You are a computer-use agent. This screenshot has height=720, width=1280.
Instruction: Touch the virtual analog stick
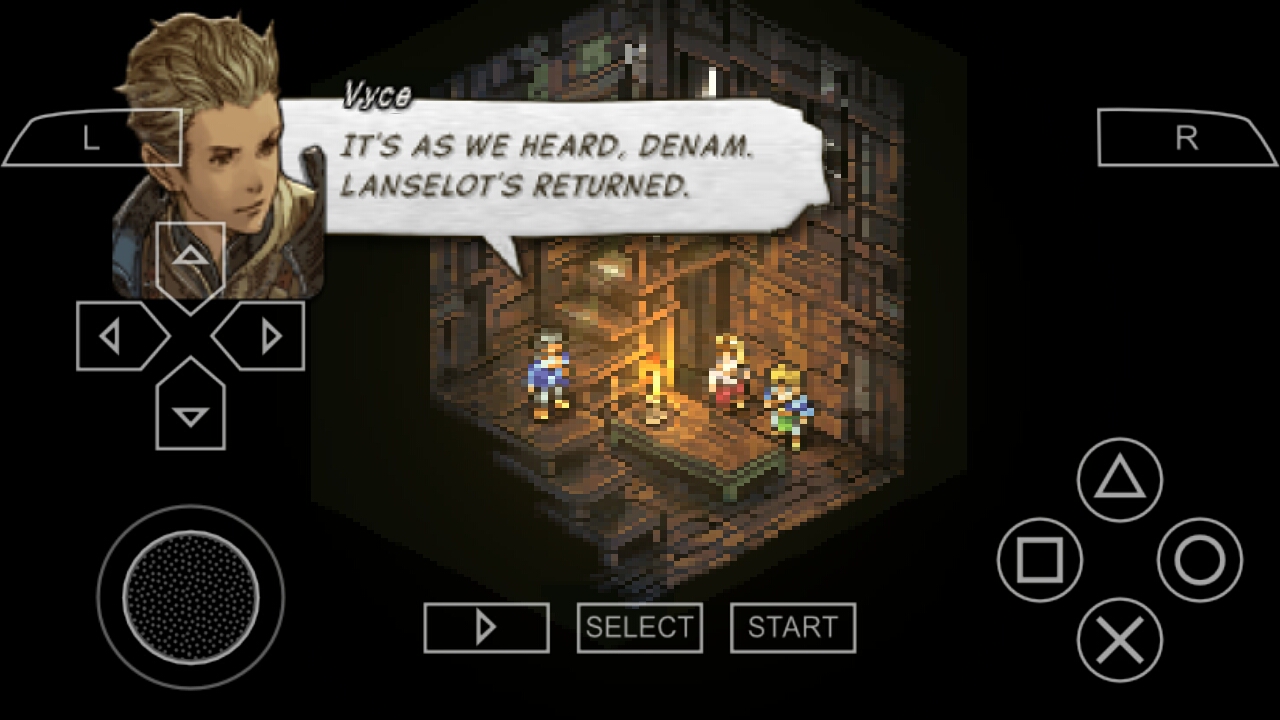coord(190,597)
